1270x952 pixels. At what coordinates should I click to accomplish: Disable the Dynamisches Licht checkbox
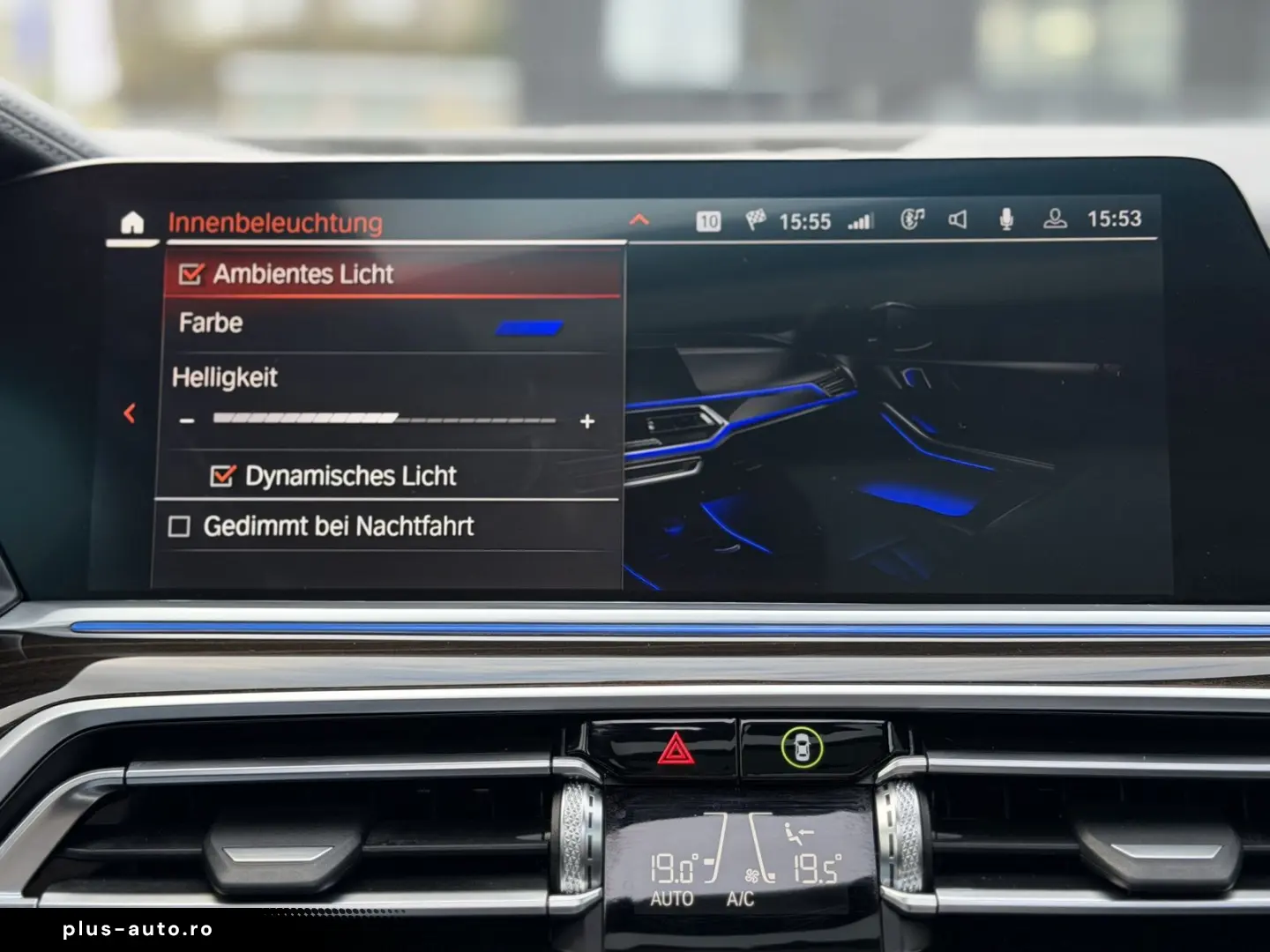click(x=222, y=476)
